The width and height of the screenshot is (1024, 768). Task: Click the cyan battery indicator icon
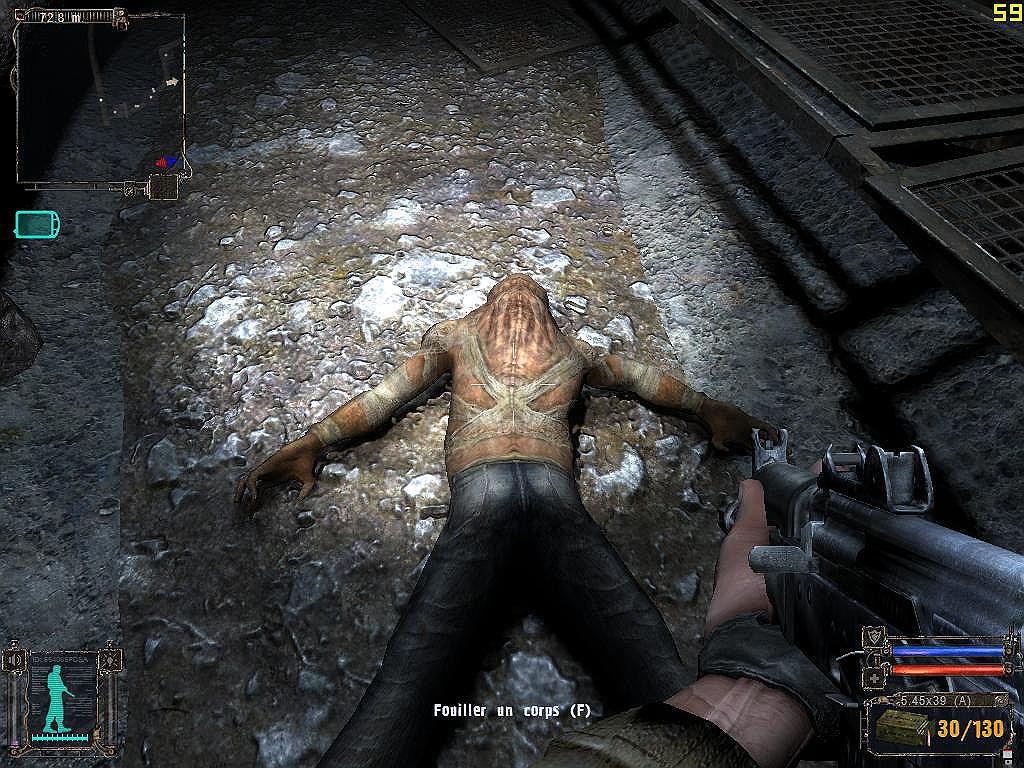coord(37,224)
